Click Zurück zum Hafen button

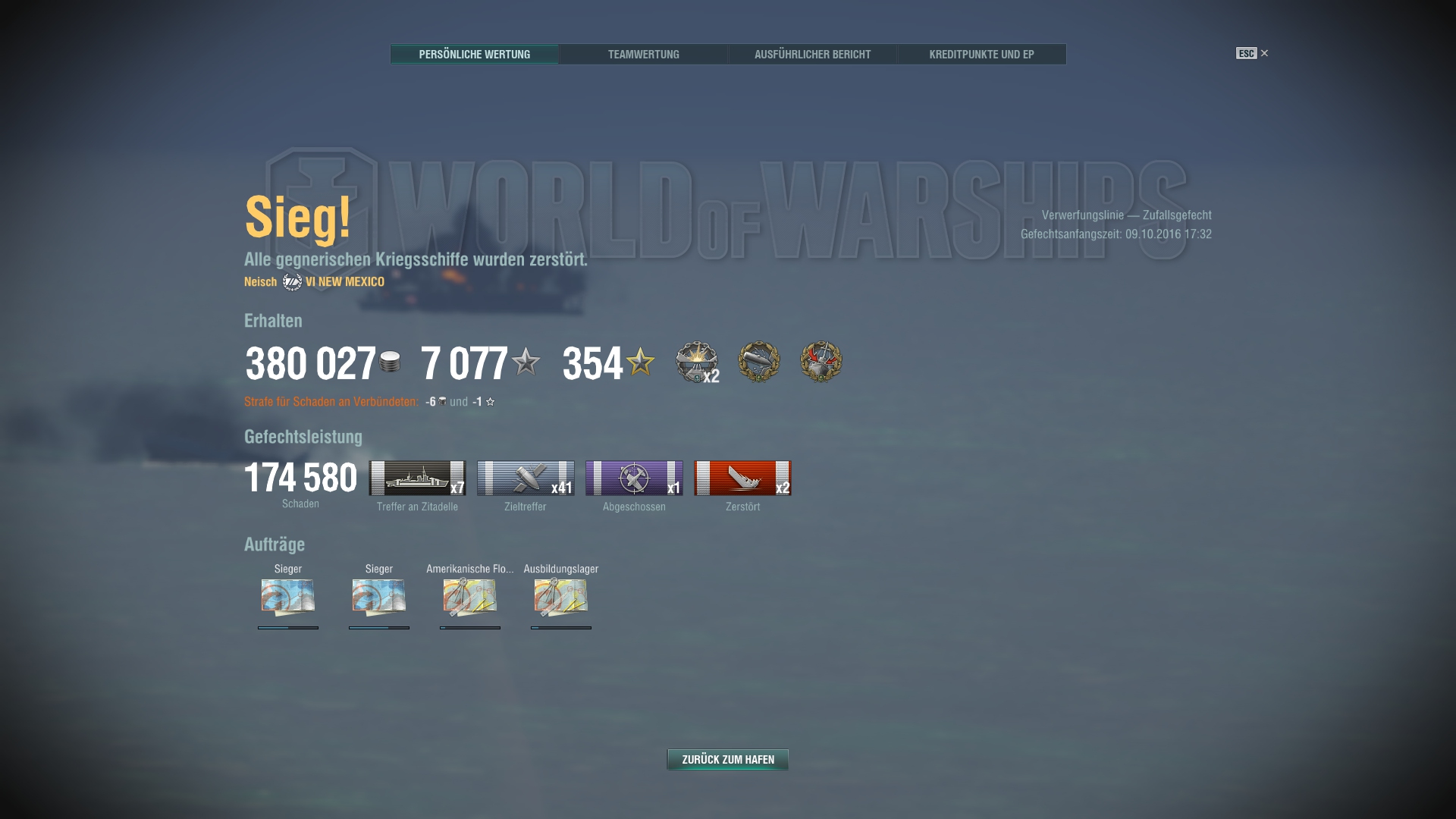727,759
